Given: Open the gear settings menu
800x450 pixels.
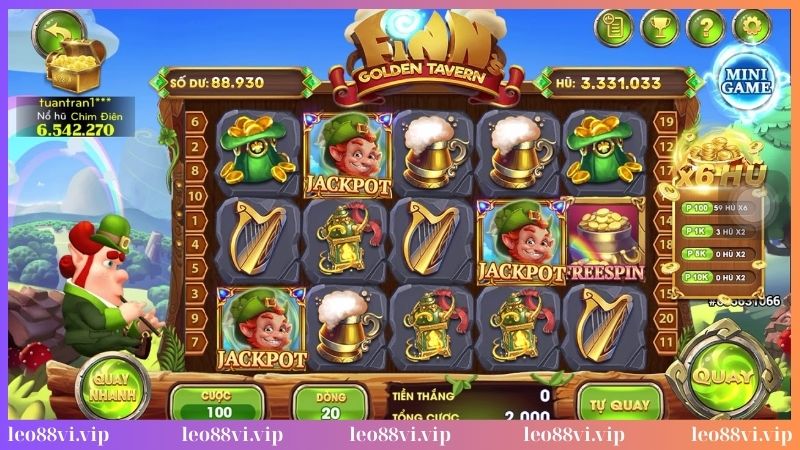Looking at the screenshot, I should [x=750, y=27].
